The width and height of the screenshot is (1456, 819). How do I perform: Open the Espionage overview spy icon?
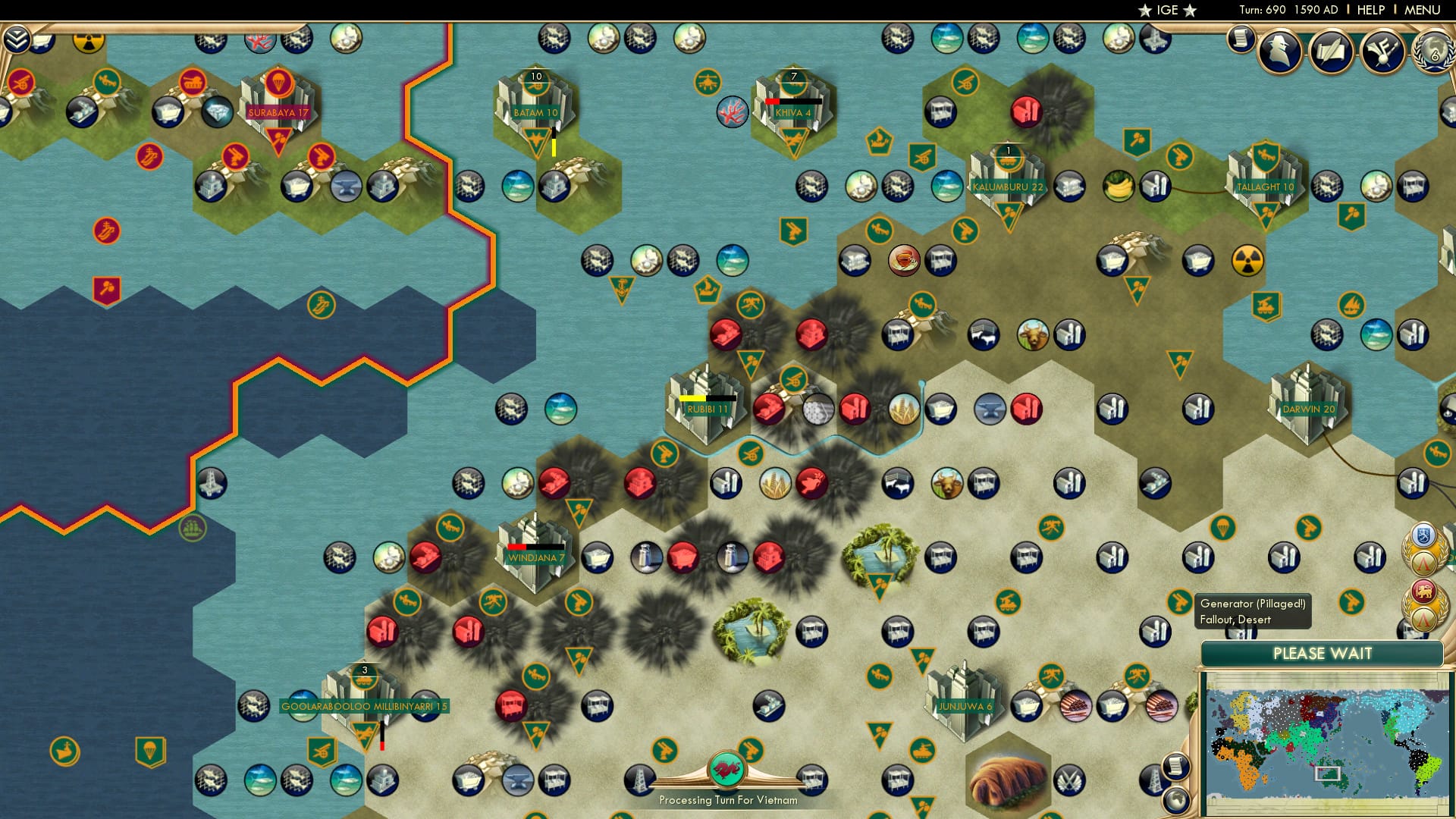tap(1280, 51)
